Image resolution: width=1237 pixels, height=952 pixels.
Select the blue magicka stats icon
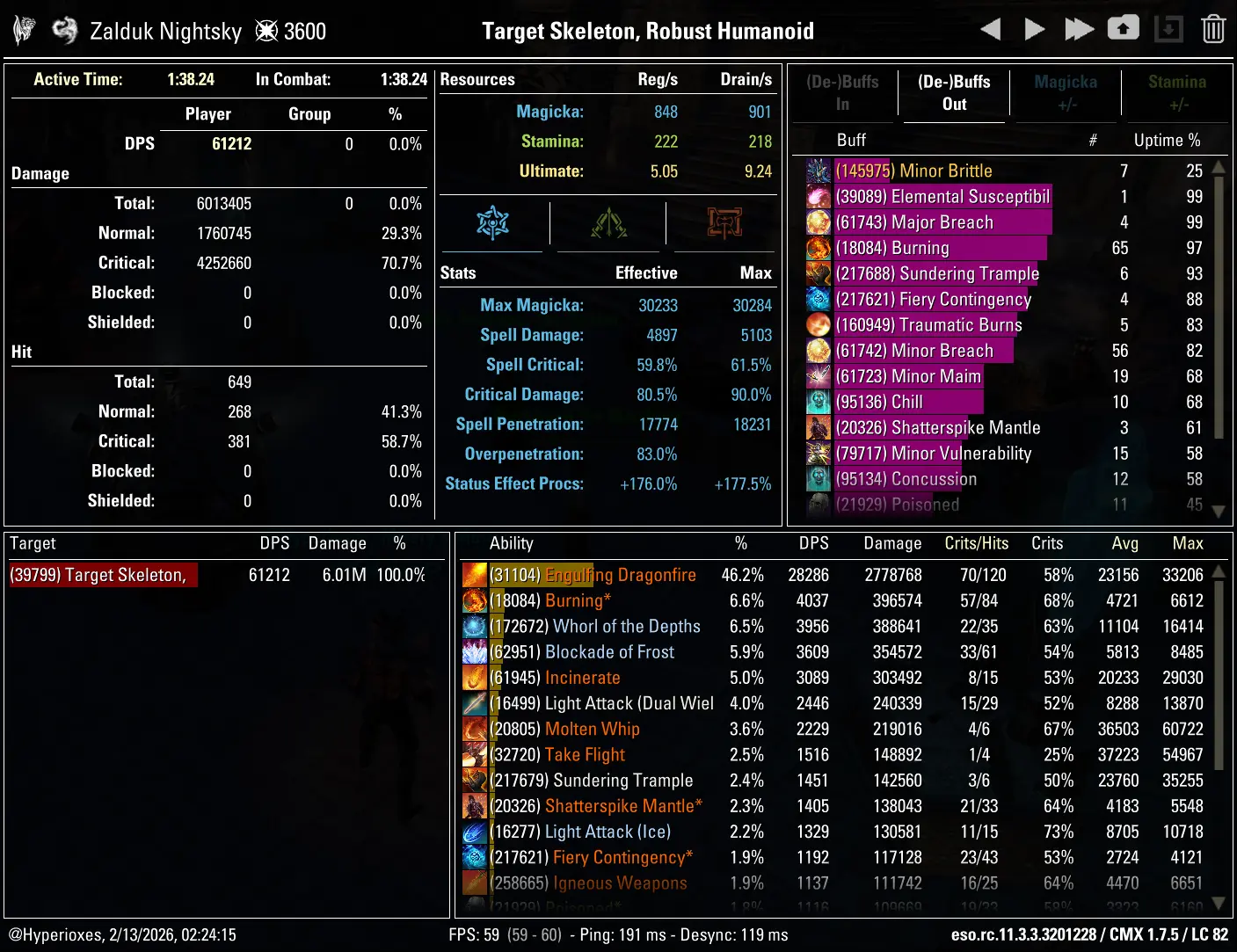(x=493, y=223)
